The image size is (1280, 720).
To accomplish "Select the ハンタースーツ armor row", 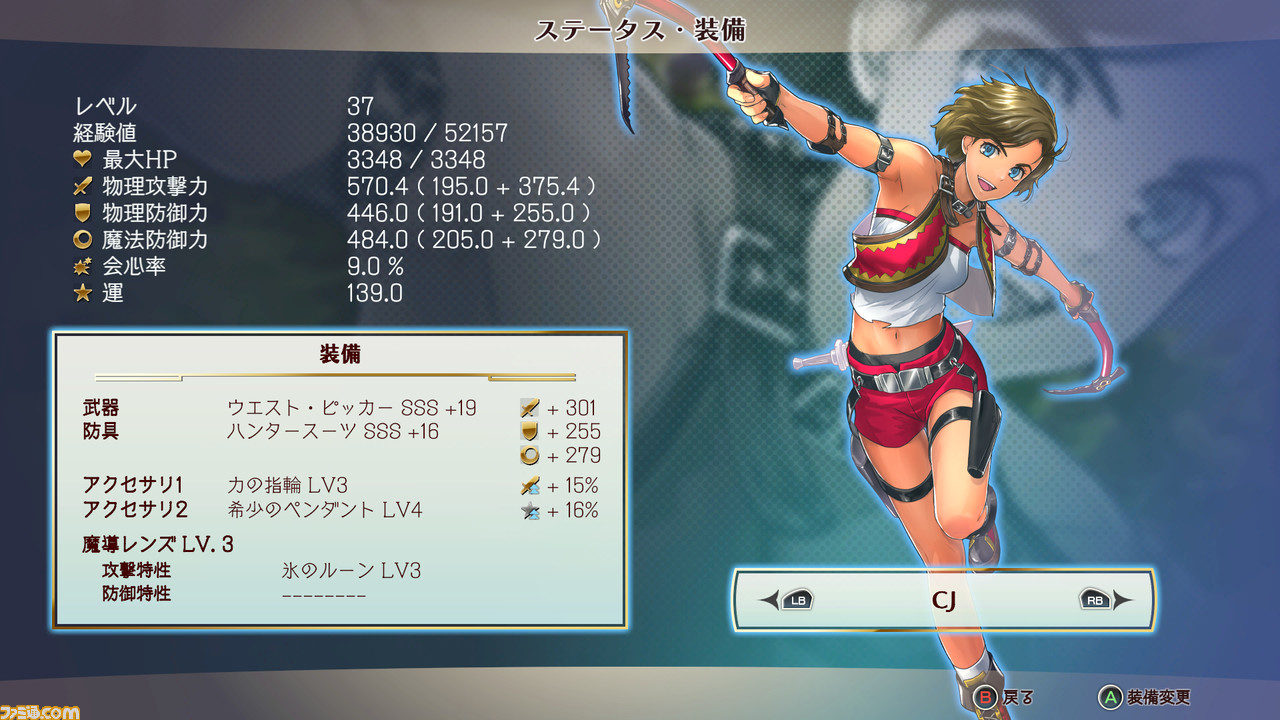I will click(333, 432).
